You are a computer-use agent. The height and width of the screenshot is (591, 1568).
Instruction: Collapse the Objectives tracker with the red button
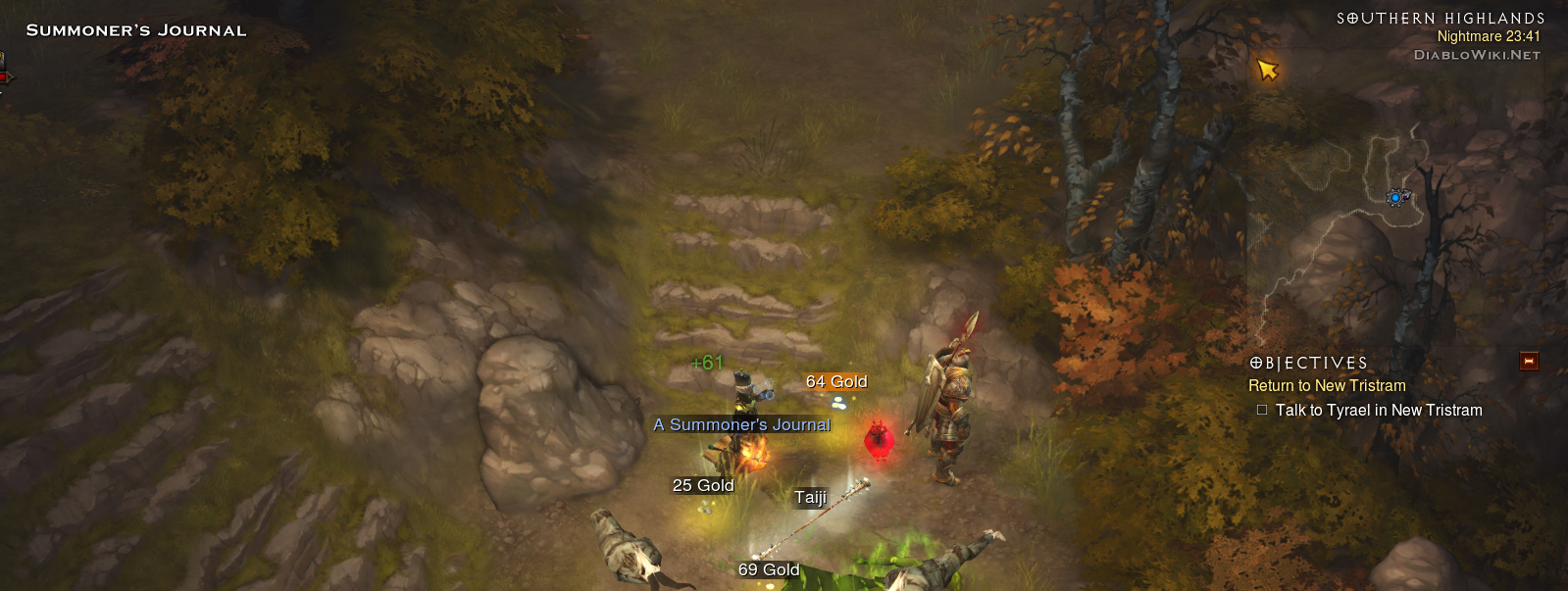(1528, 362)
